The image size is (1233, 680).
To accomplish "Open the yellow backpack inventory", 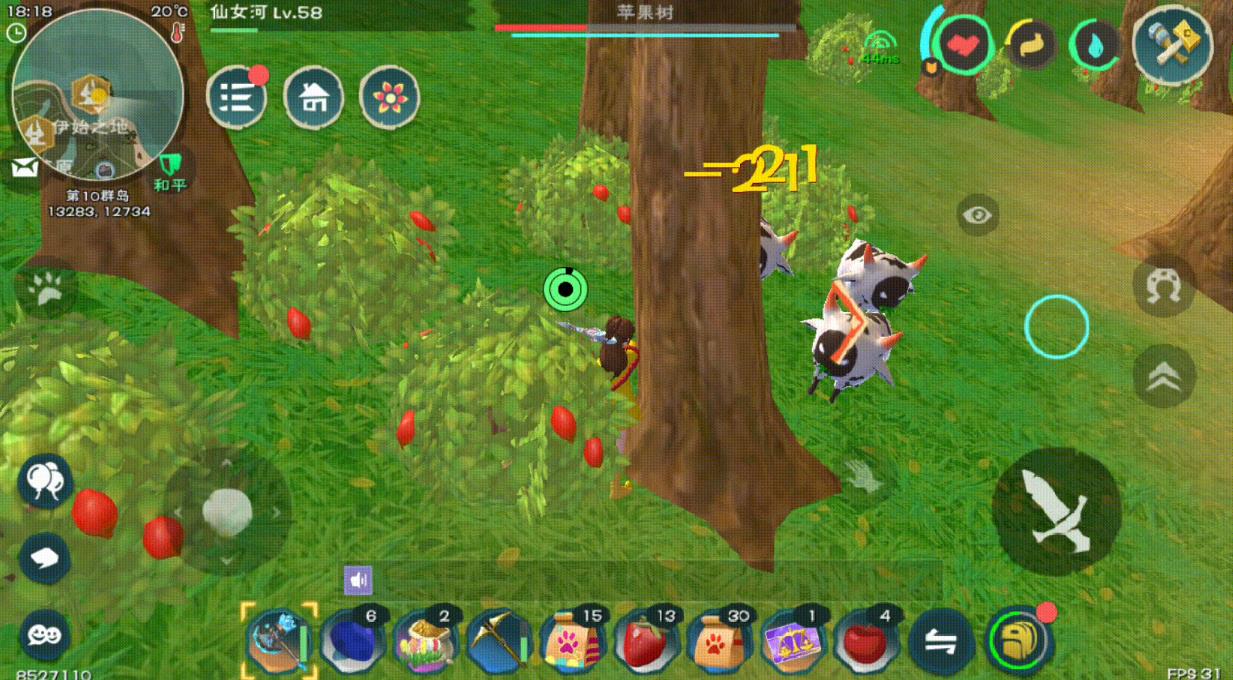I will 1017,640.
